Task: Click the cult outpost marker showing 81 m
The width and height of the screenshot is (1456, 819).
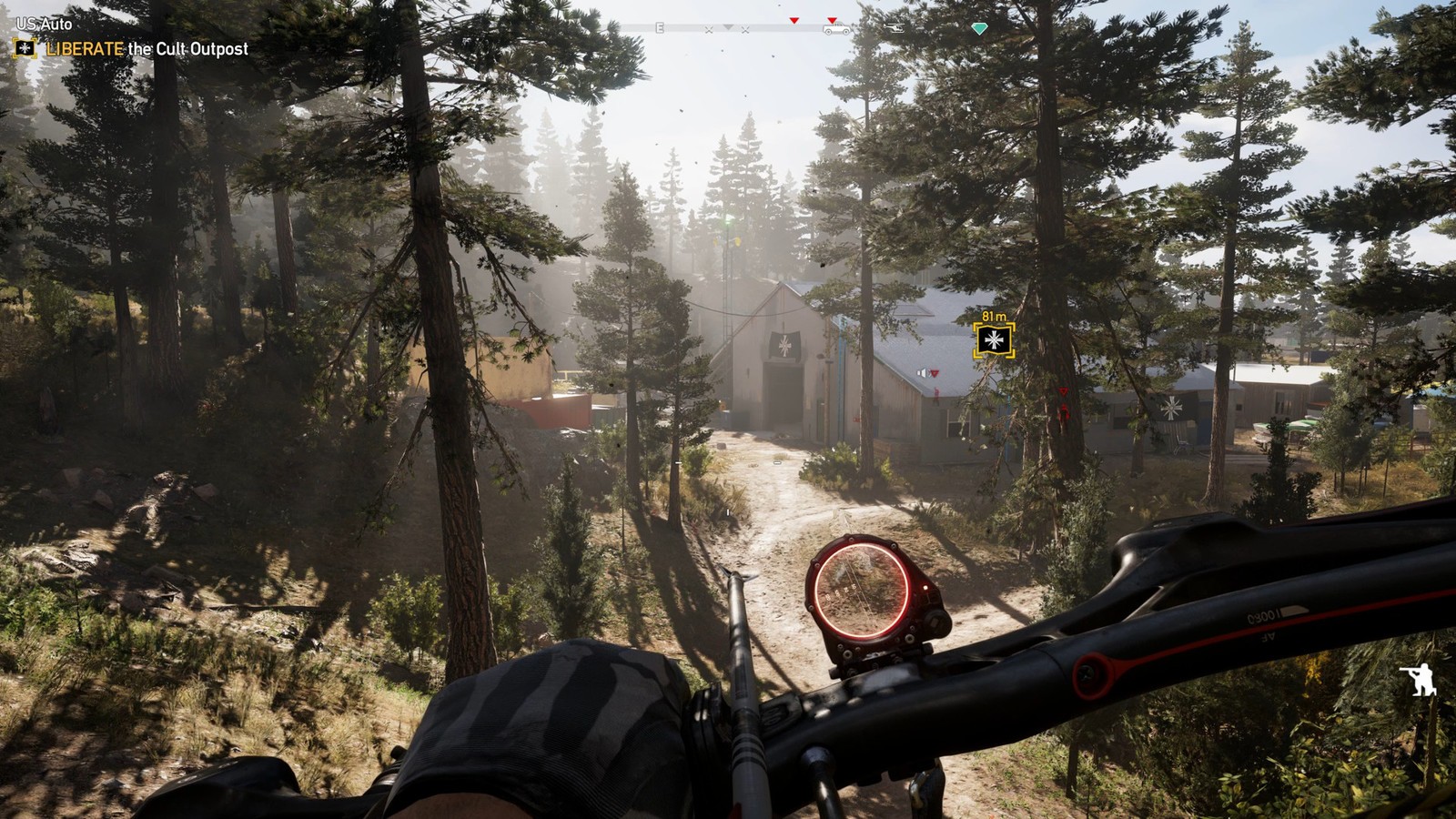Action: [x=993, y=341]
